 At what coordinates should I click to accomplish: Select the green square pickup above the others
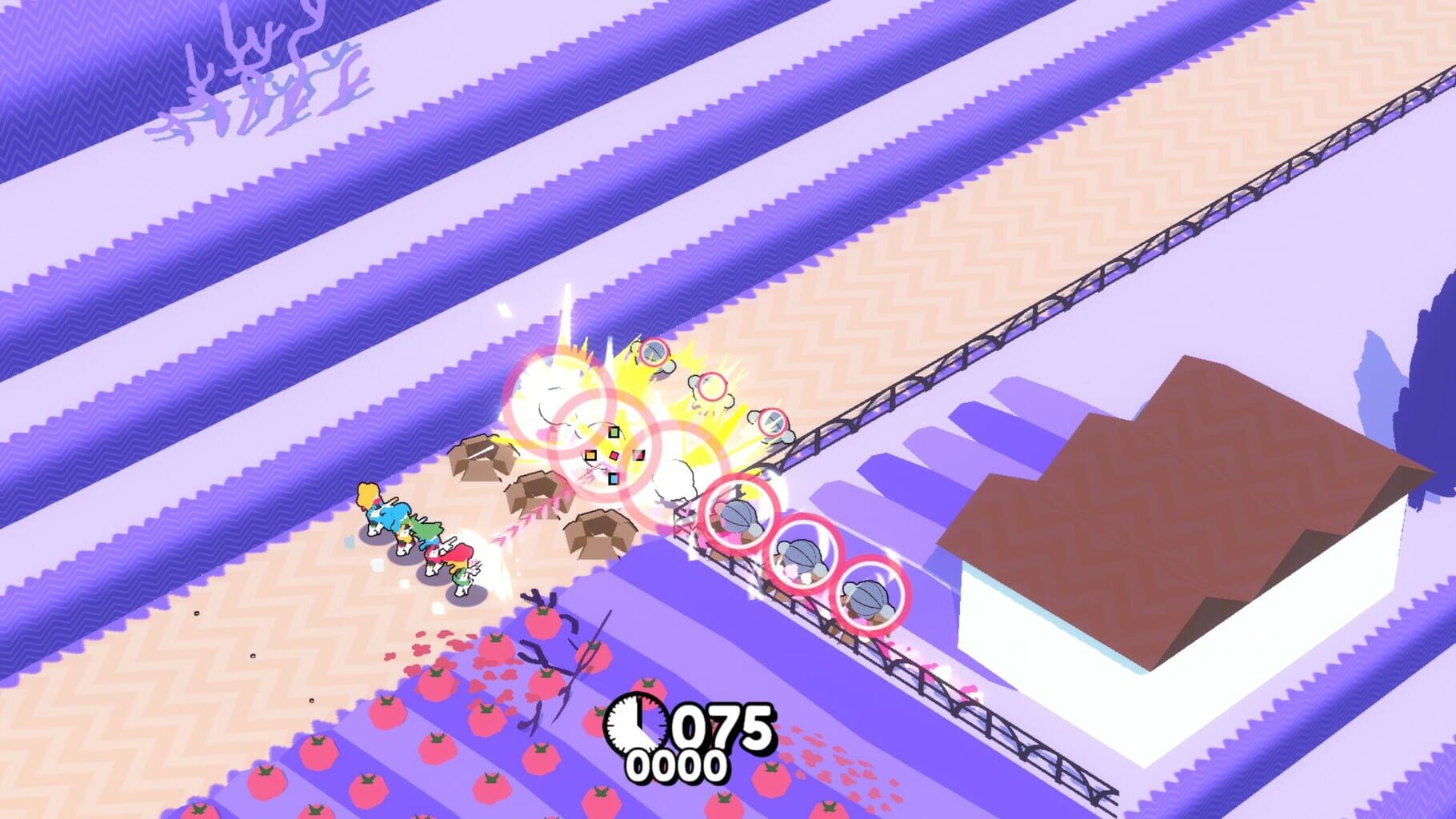click(614, 433)
